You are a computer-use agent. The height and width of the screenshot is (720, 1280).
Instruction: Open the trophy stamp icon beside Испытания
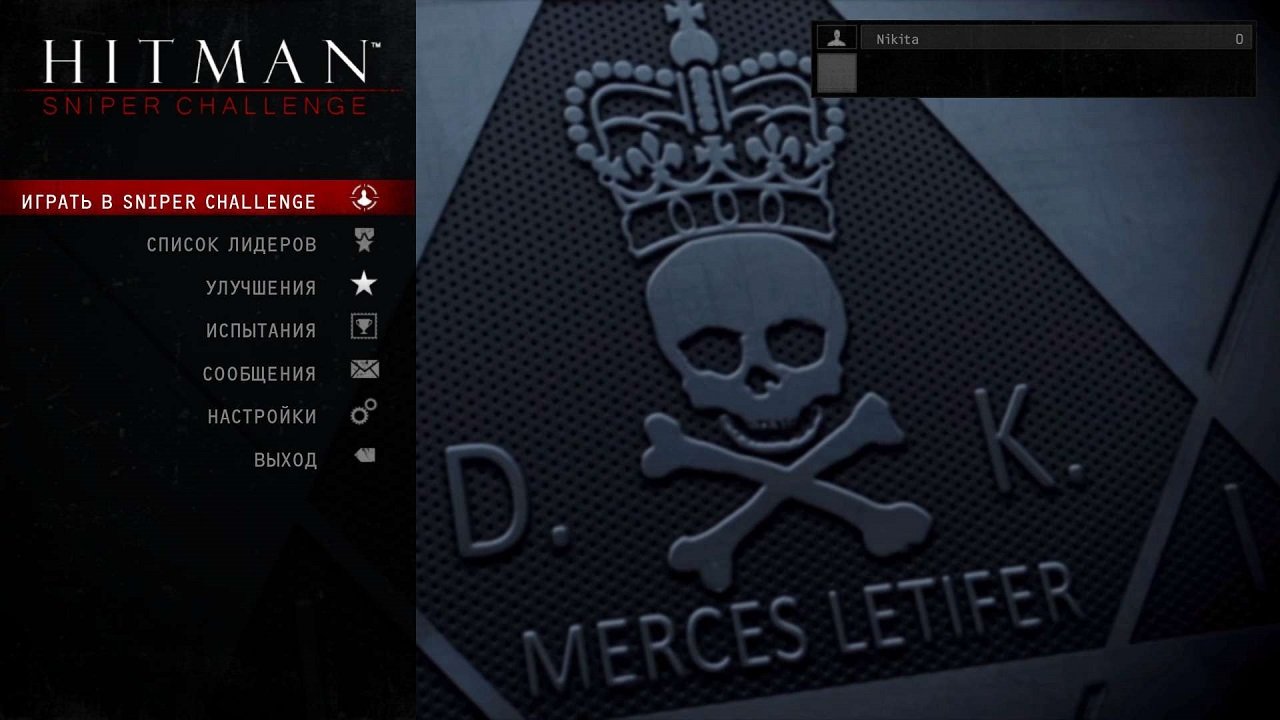click(x=362, y=328)
